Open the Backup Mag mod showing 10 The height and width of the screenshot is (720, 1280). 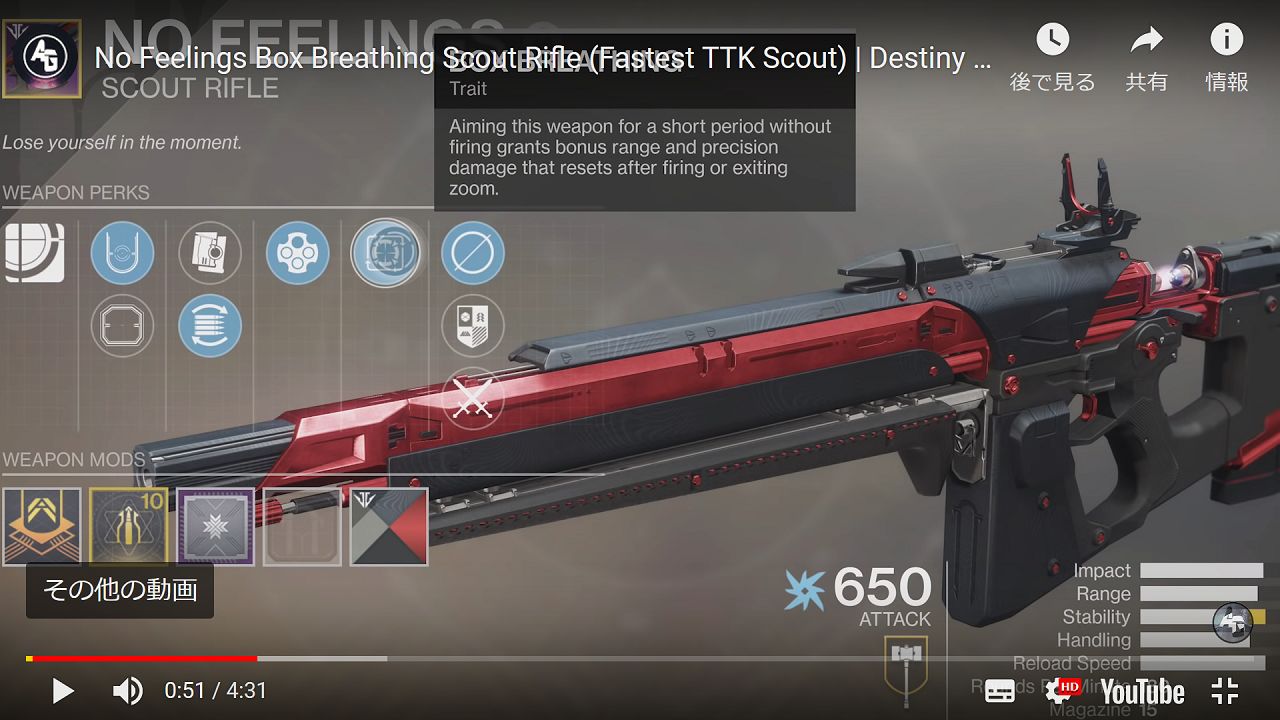pyautogui.click(x=128, y=526)
